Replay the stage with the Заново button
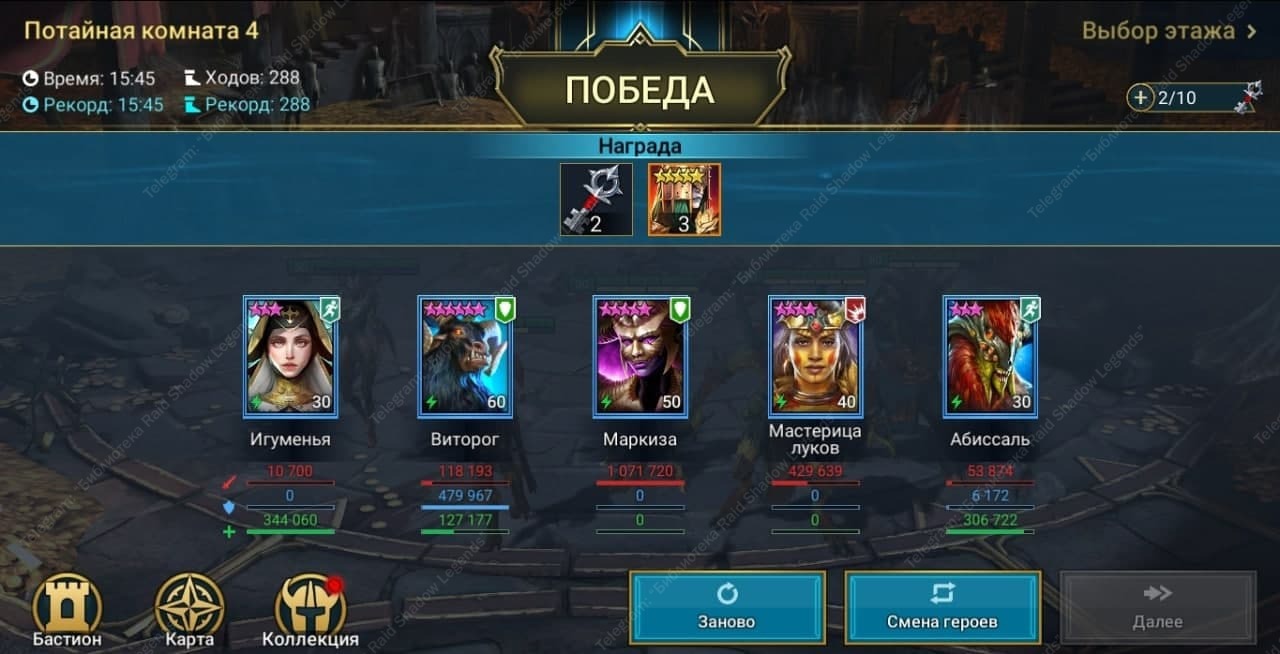Image resolution: width=1280 pixels, height=654 pixels. click(727, 607)
